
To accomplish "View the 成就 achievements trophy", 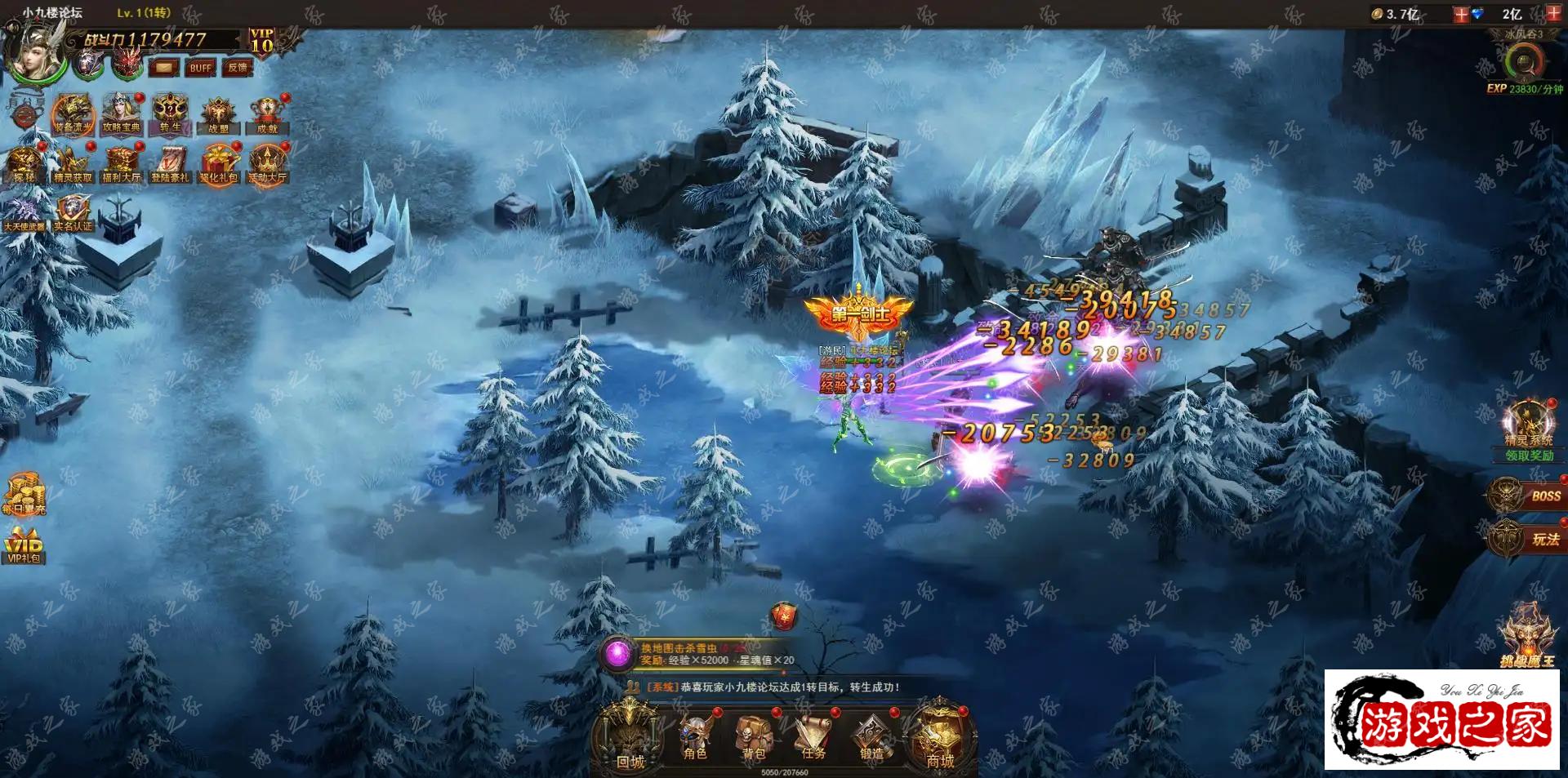I will tap(267, 115).
